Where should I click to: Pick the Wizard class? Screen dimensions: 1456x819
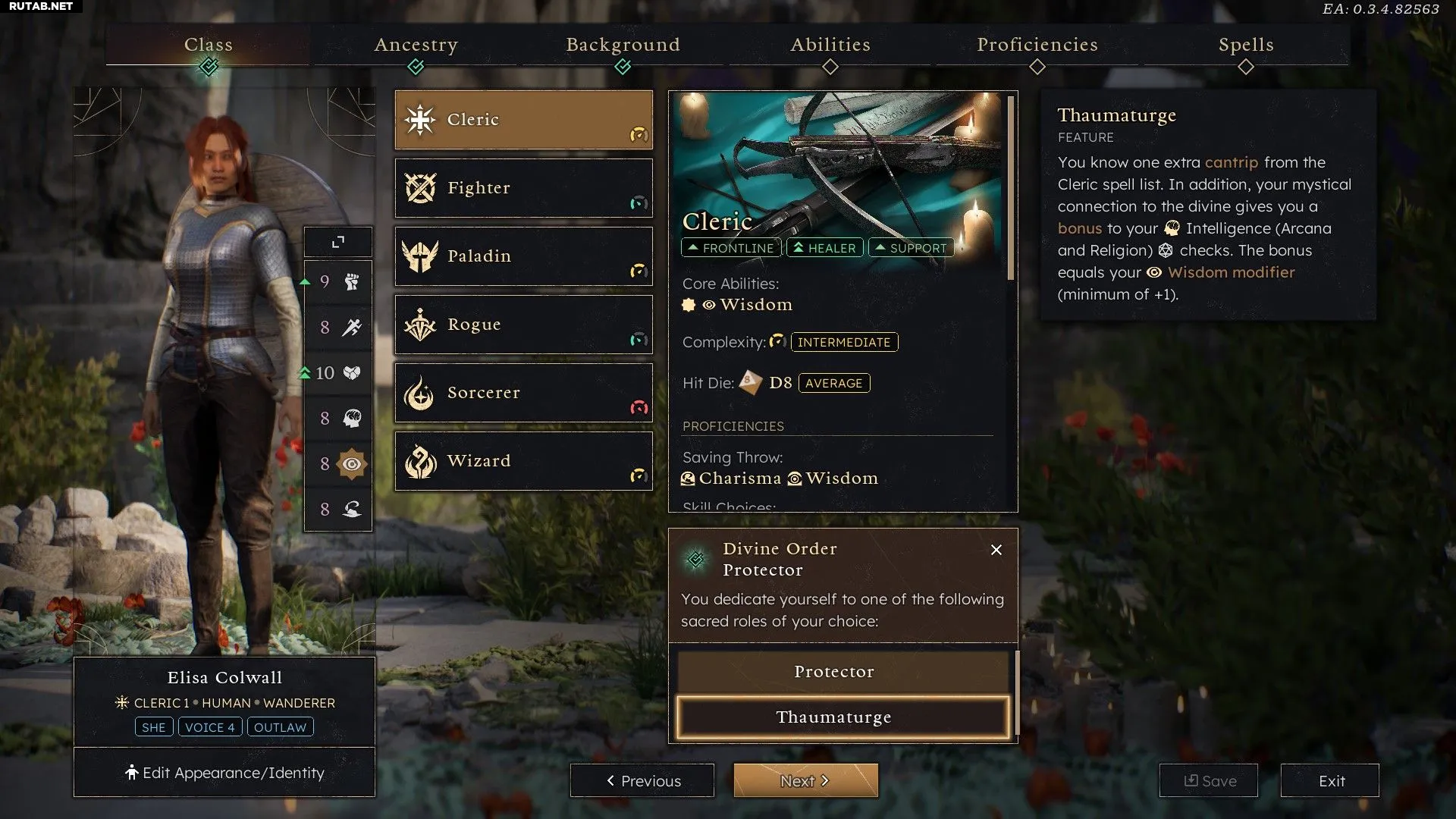523,461
